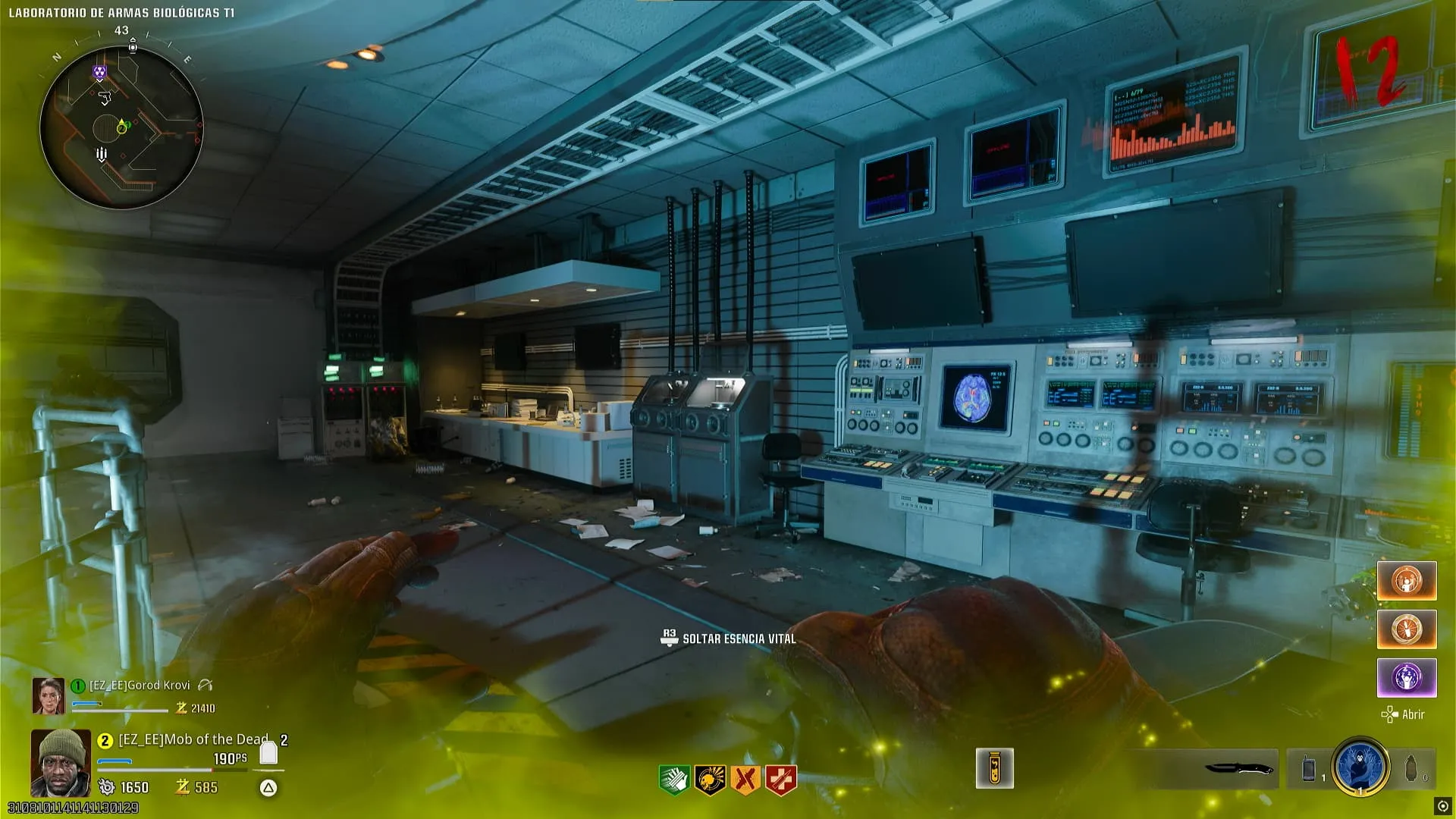This screenshot has width=1456, height=819.
Task: Click the target icon in the screen corner
Action: [x=1442, y=805]
